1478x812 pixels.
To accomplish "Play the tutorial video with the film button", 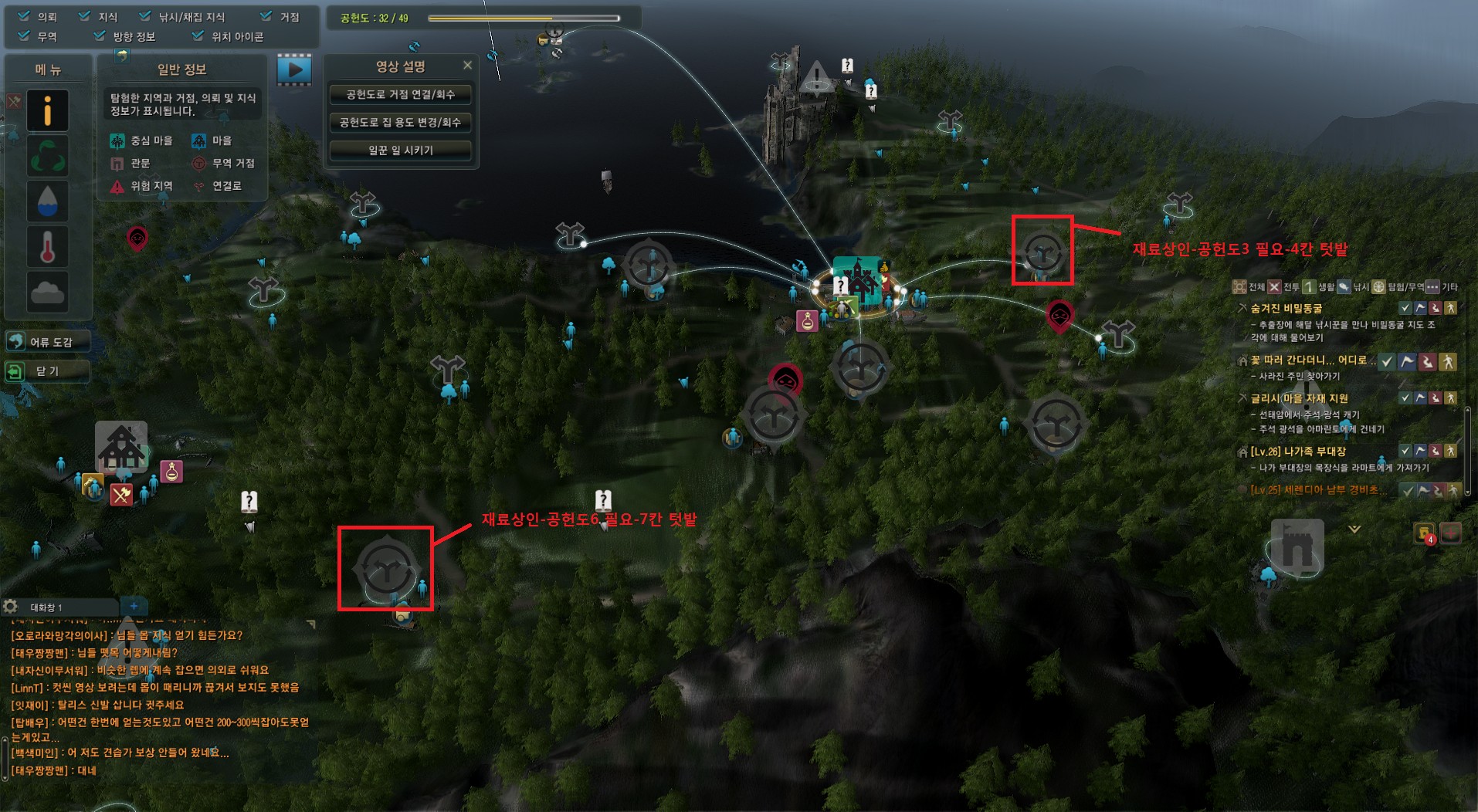I will 294,70.
